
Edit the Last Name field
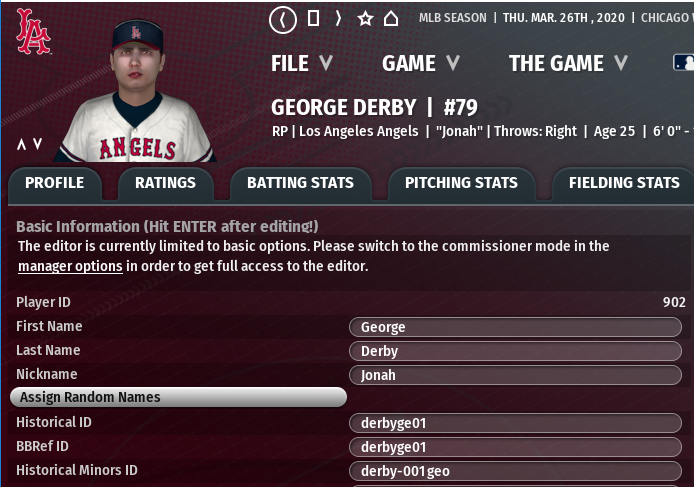(x=515, y=351)
